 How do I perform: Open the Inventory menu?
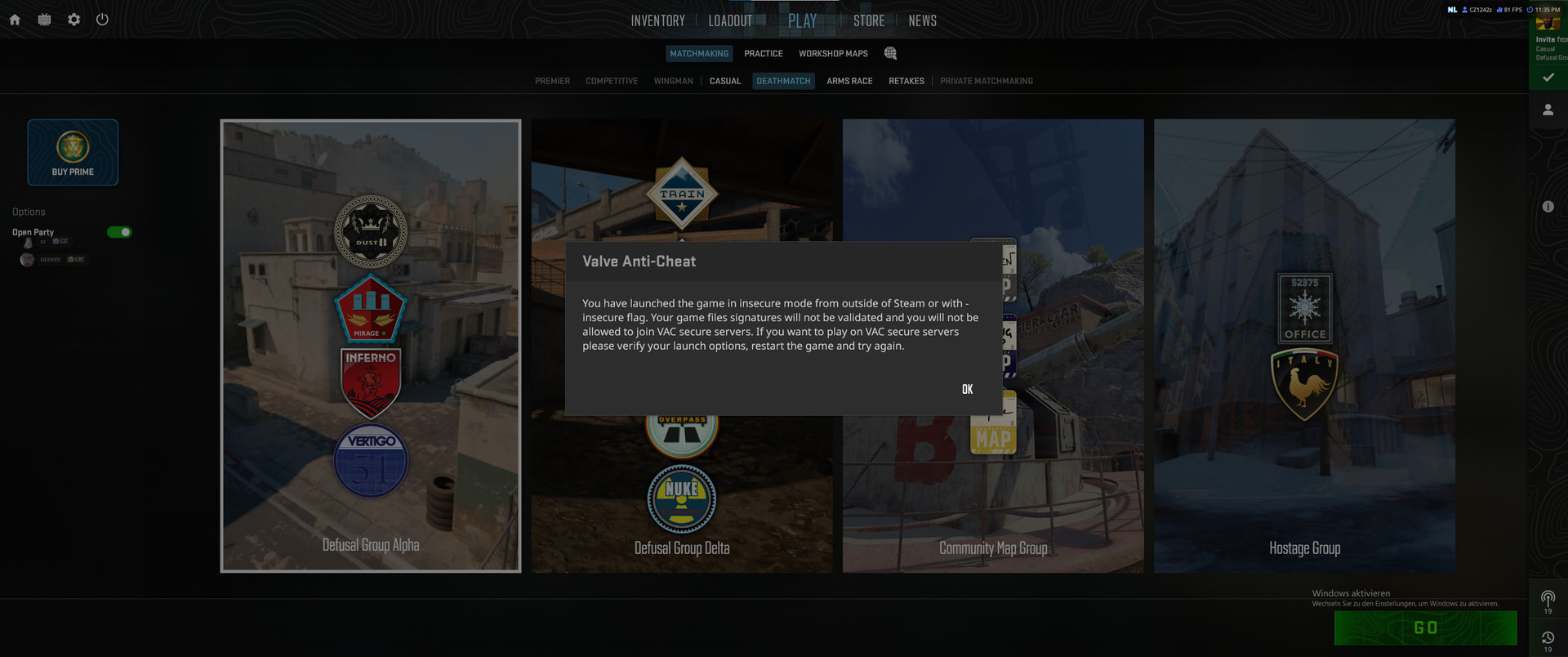657,21
